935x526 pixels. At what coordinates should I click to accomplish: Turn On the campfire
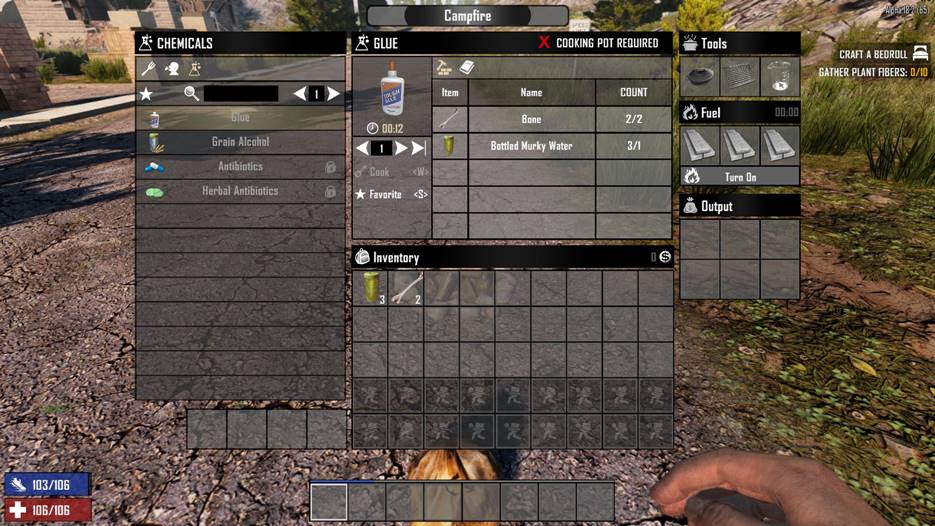[x=740, y=177]
